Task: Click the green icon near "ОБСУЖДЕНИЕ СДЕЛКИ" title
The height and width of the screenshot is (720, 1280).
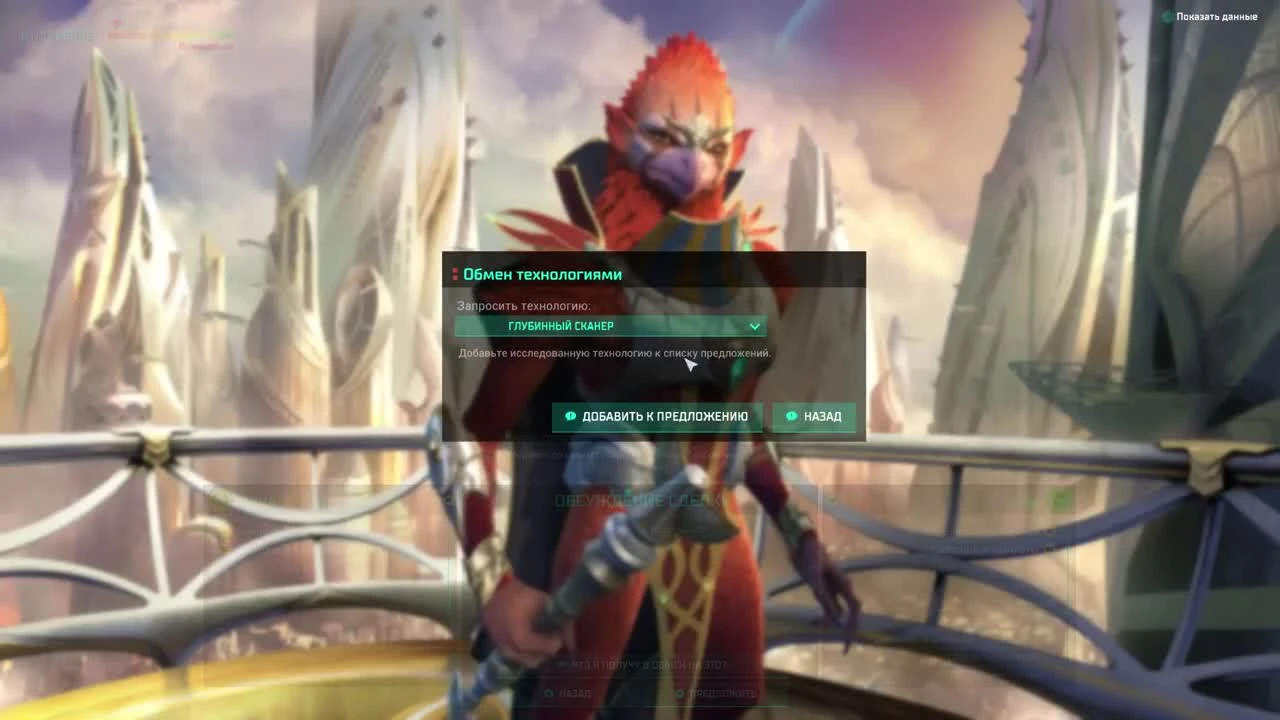Action: (x=627, y=490)
